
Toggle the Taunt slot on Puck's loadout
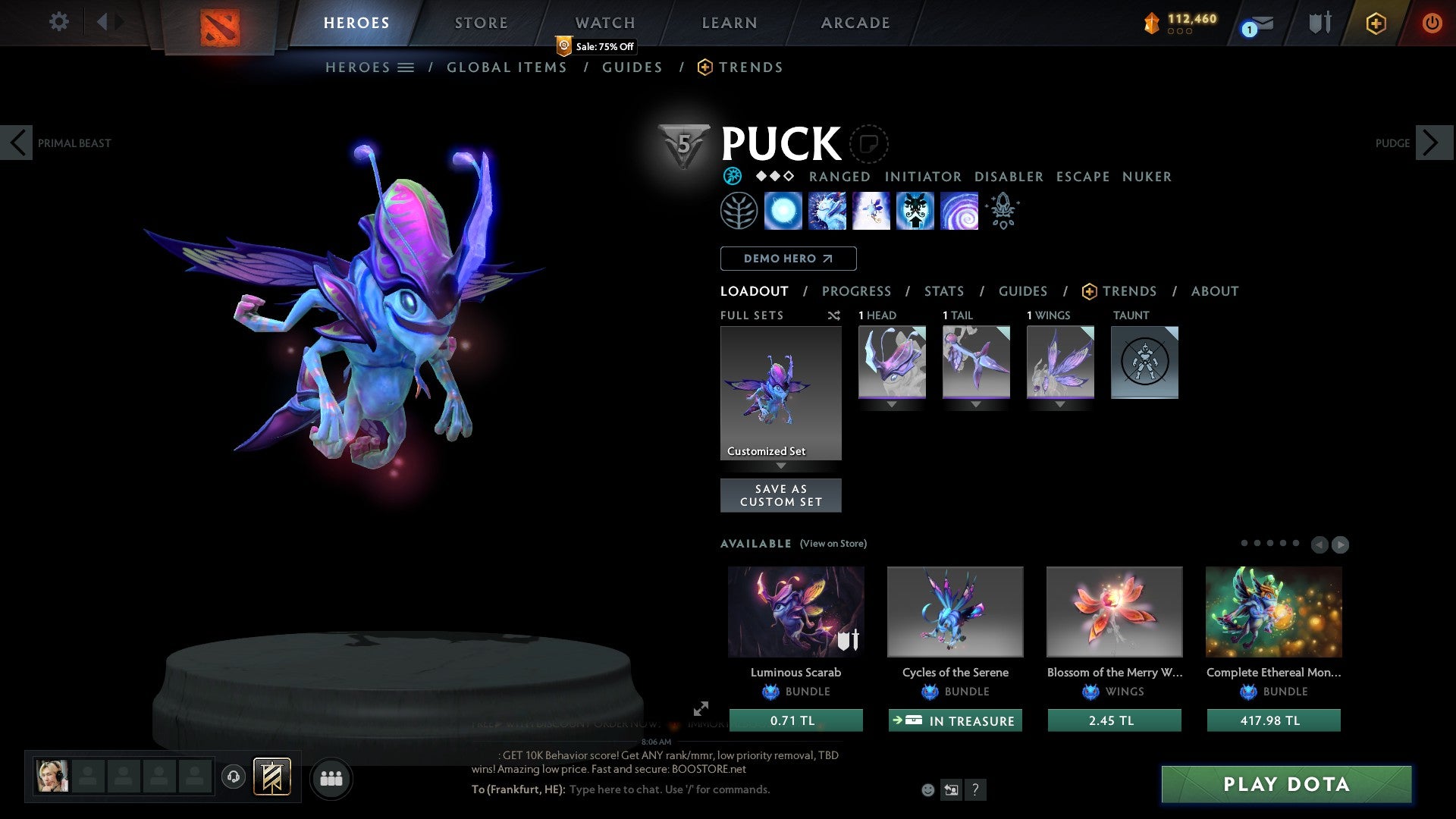tap(1144, 362)
